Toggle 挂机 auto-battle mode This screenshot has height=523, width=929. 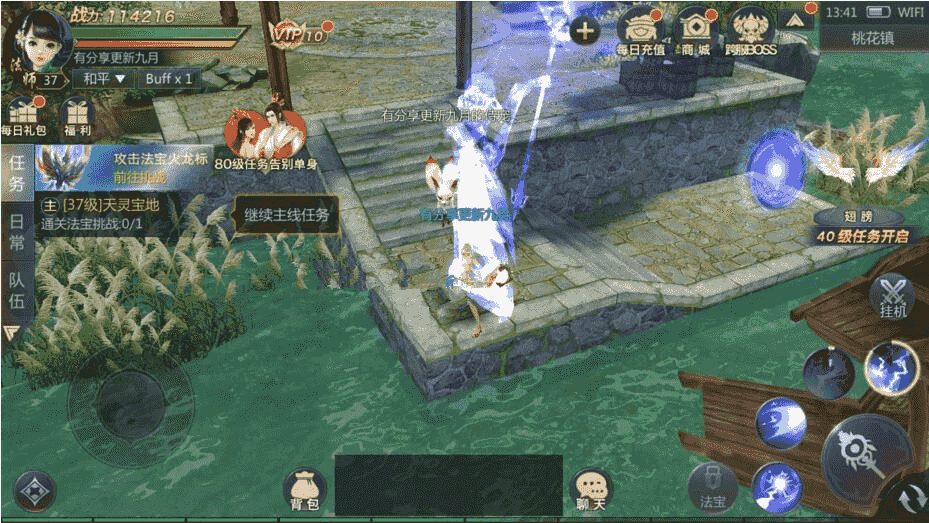[x=892, y=297]
